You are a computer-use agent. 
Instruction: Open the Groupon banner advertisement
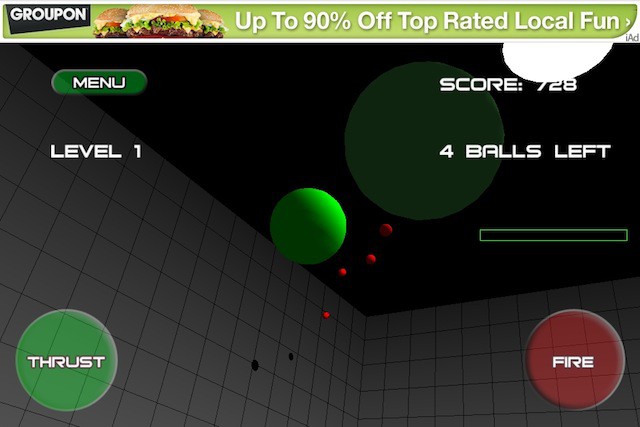tap(320, 20)
